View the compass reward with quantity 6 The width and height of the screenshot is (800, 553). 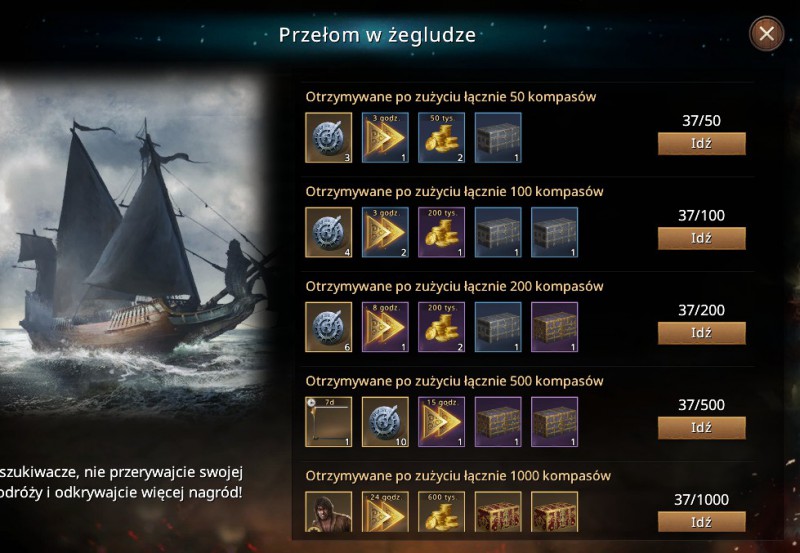pyautogui.click(x=328, y=327)
